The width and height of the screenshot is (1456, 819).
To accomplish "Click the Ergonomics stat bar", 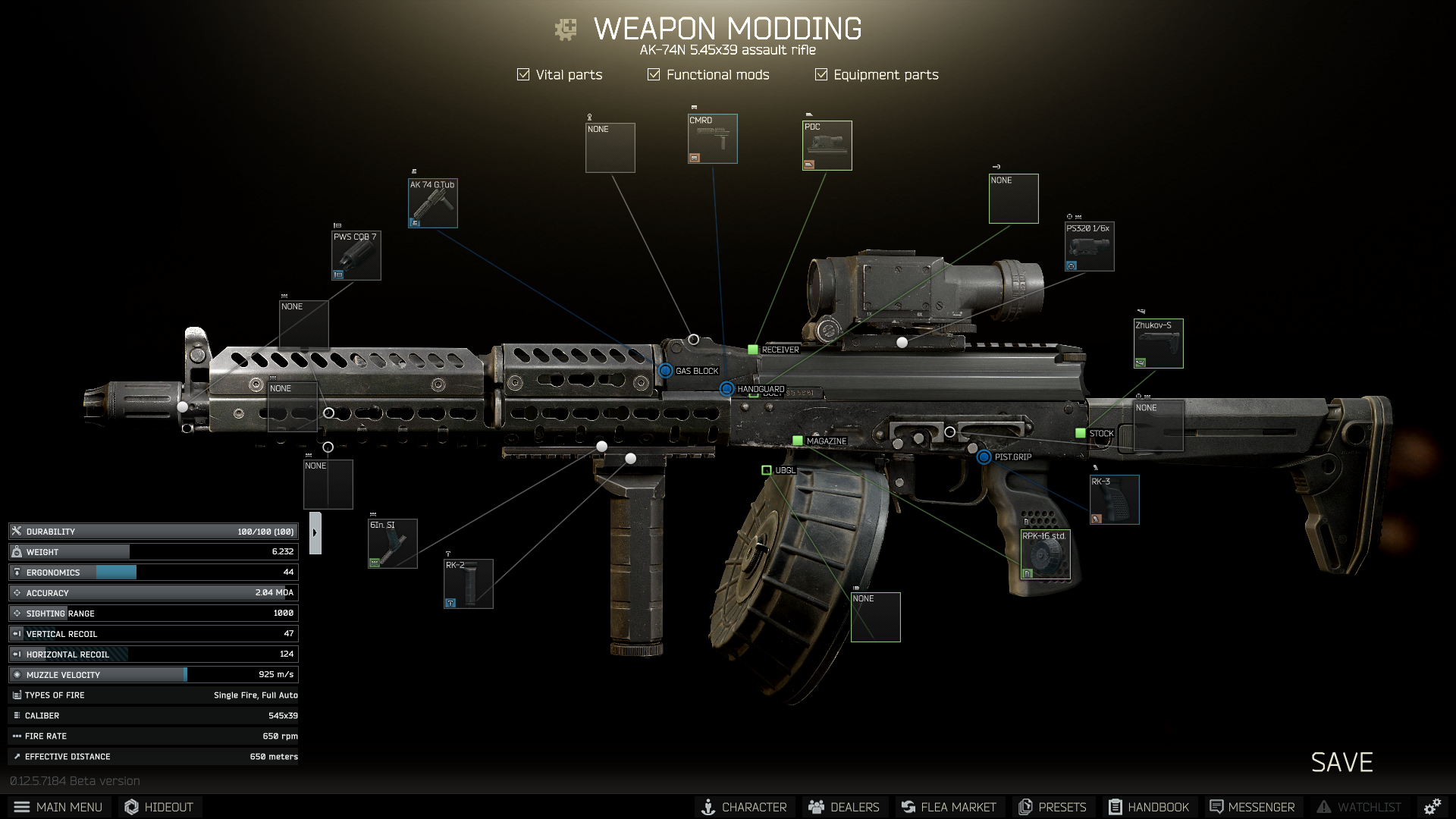I will [152, 572].
